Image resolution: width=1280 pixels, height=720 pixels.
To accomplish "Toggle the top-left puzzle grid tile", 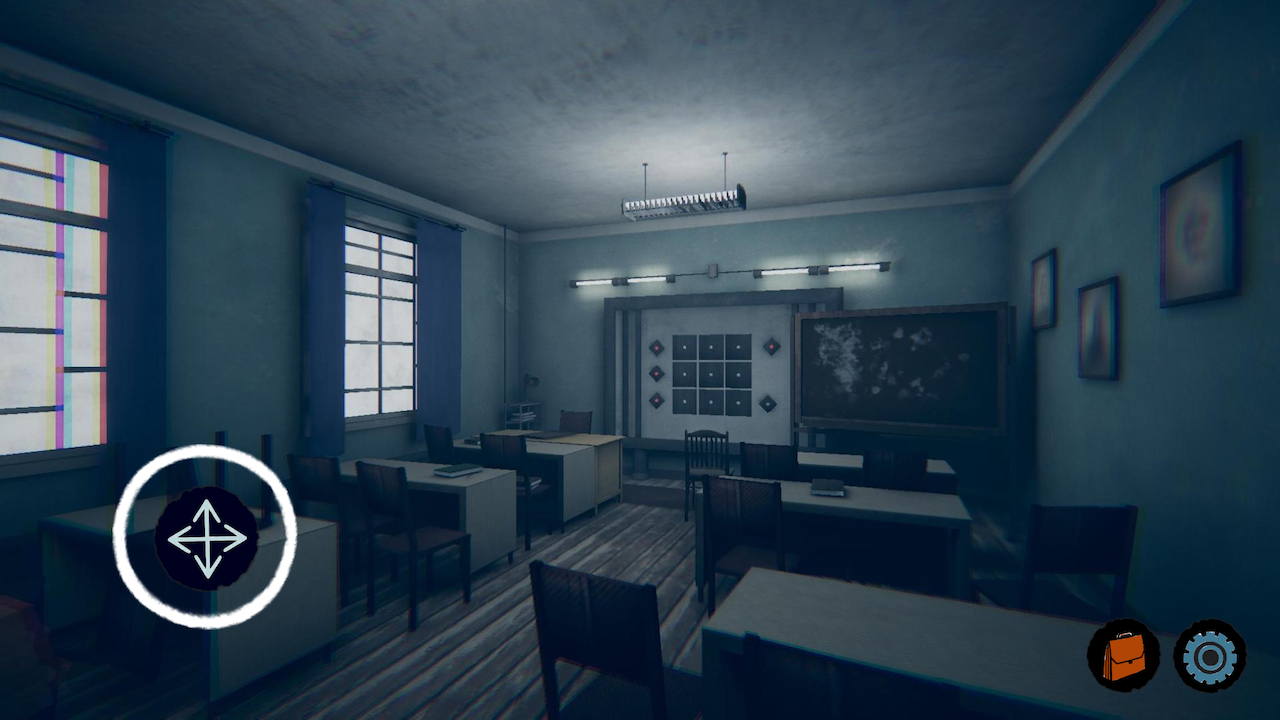I will 684,347.
